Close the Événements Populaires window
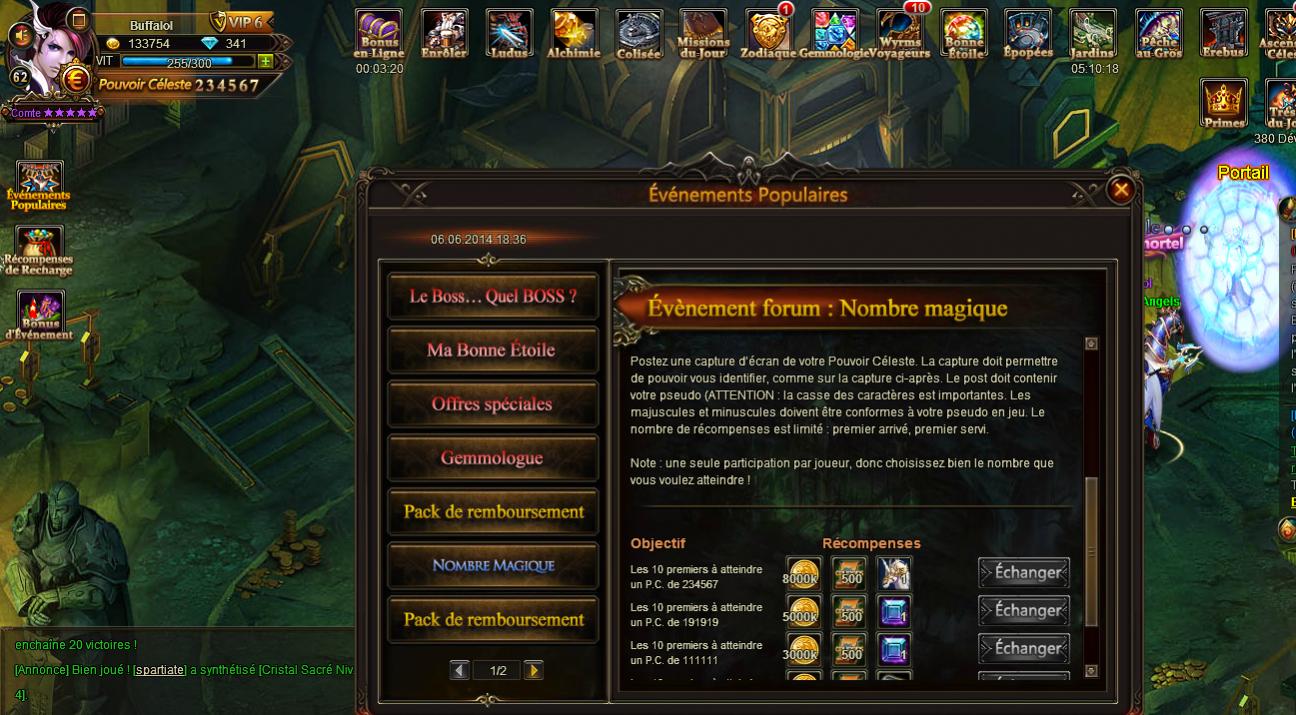The width and height of the screenshot is (1296, 715). (1121, 189)
